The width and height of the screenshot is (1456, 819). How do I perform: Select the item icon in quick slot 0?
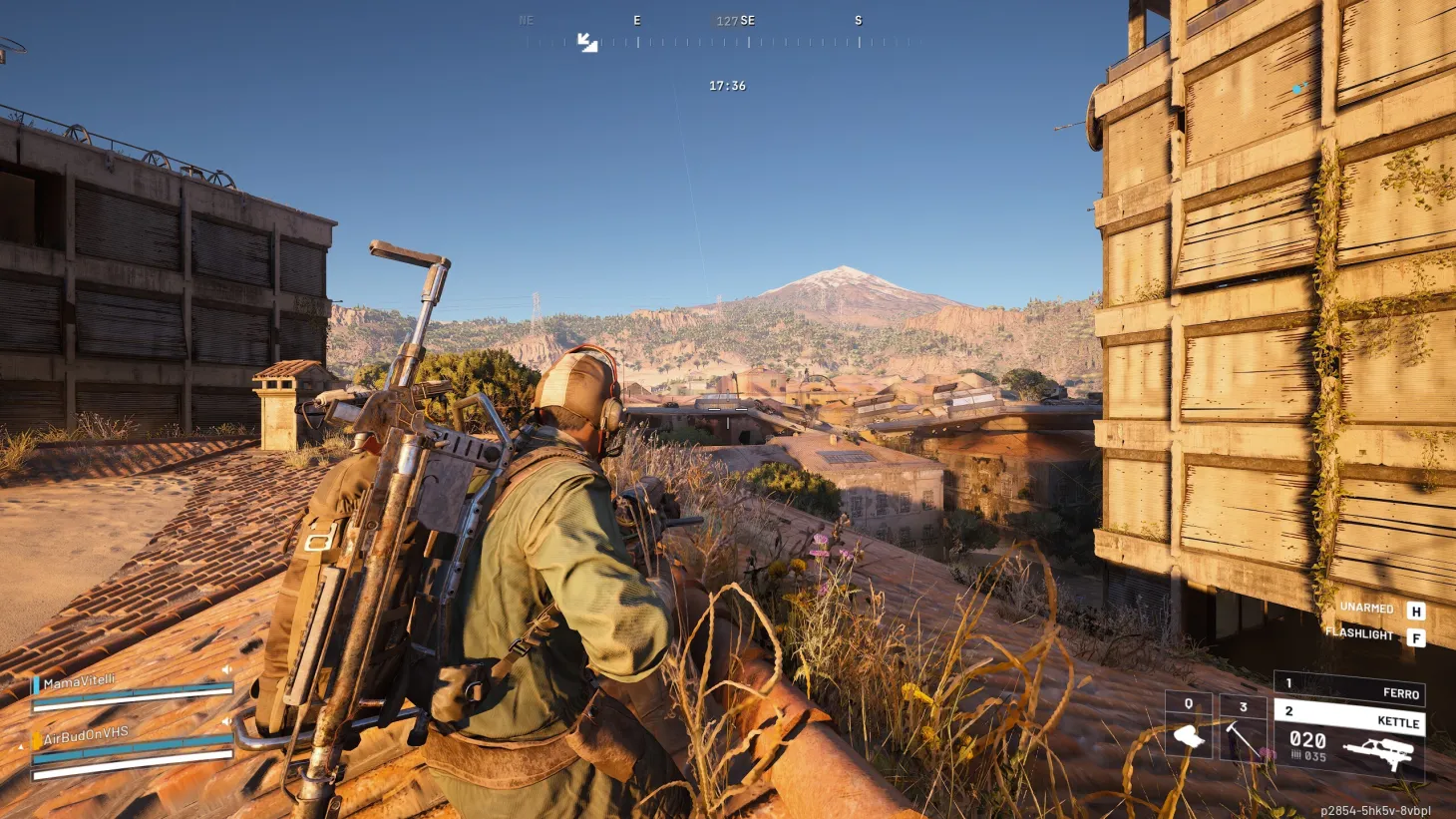click(x=1188, y=735)
